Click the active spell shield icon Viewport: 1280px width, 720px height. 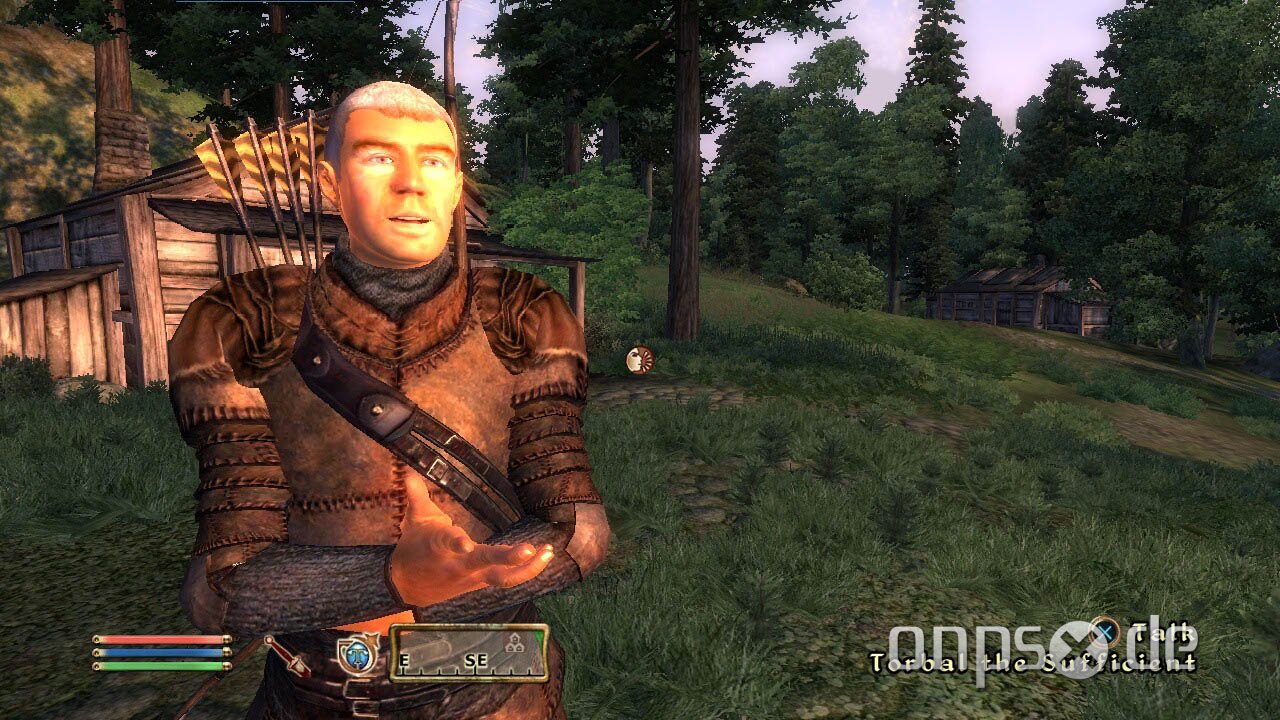pyautogui.click(x=357, y=655)
